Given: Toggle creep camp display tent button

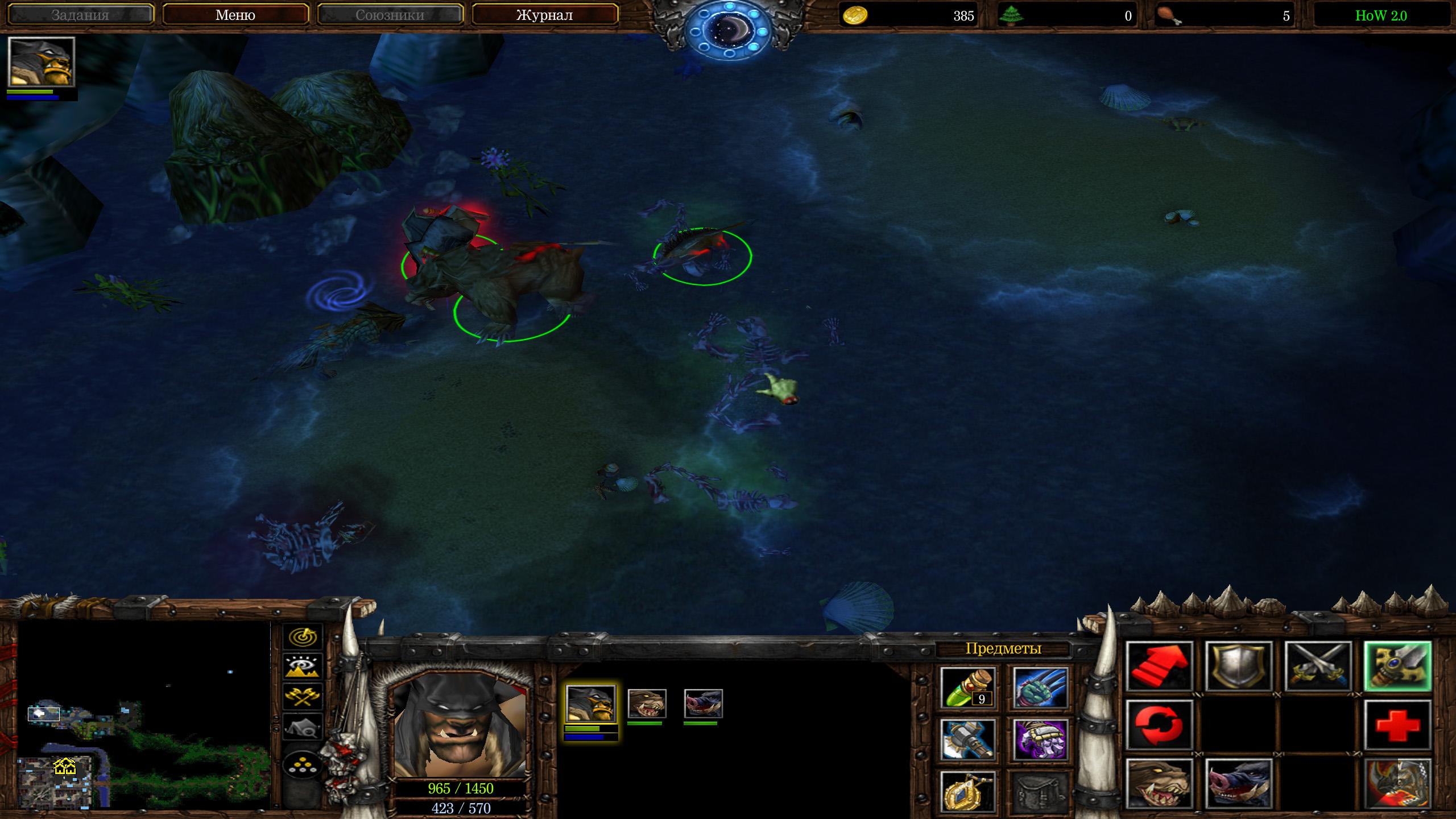Looking at the screenshot, I should [303, 727].
